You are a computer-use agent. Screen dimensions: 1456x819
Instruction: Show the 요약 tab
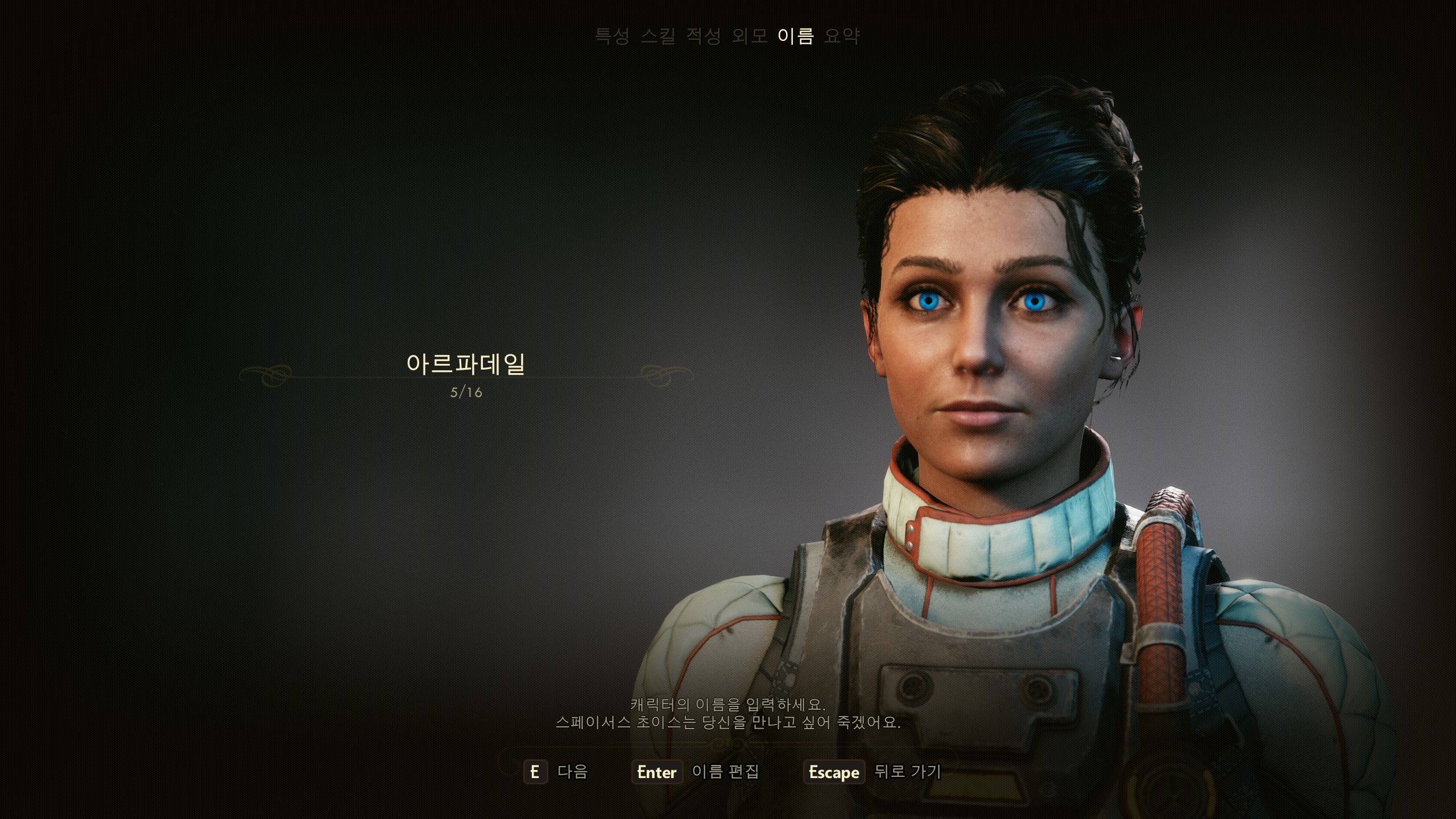[842, 36]
